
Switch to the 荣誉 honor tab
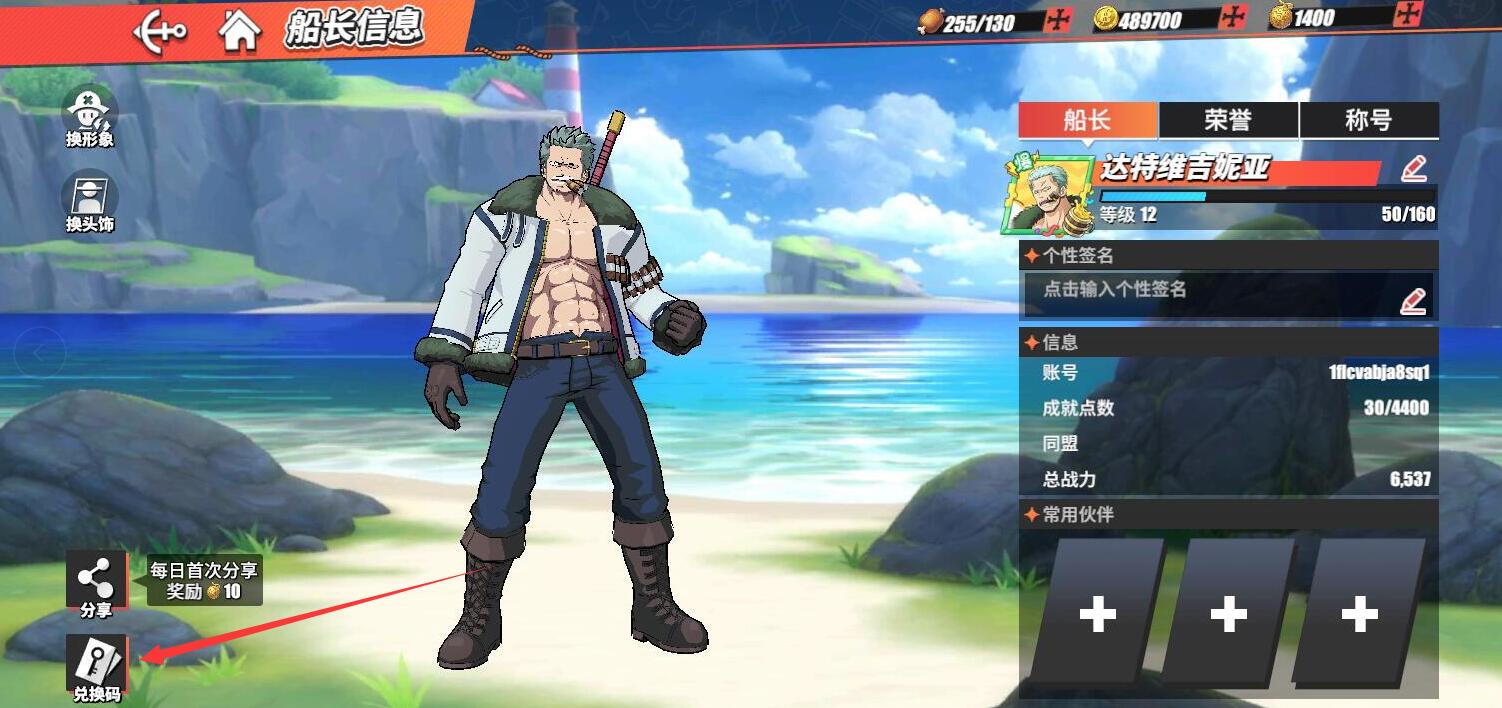click(x=1228, y=121)
